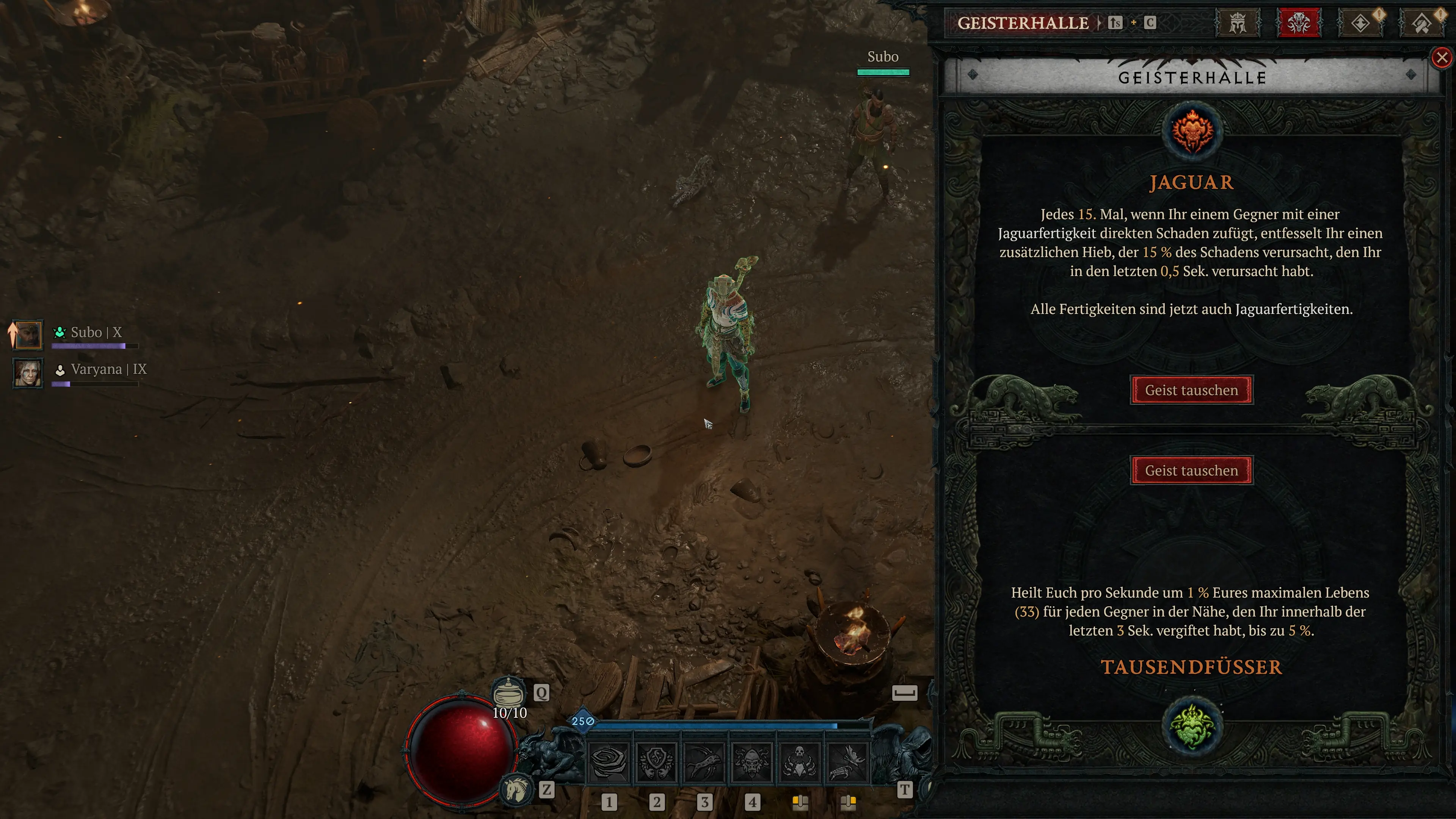Activate the leaping jaguar skill
1456x819 pixels.
pos(704,763)
